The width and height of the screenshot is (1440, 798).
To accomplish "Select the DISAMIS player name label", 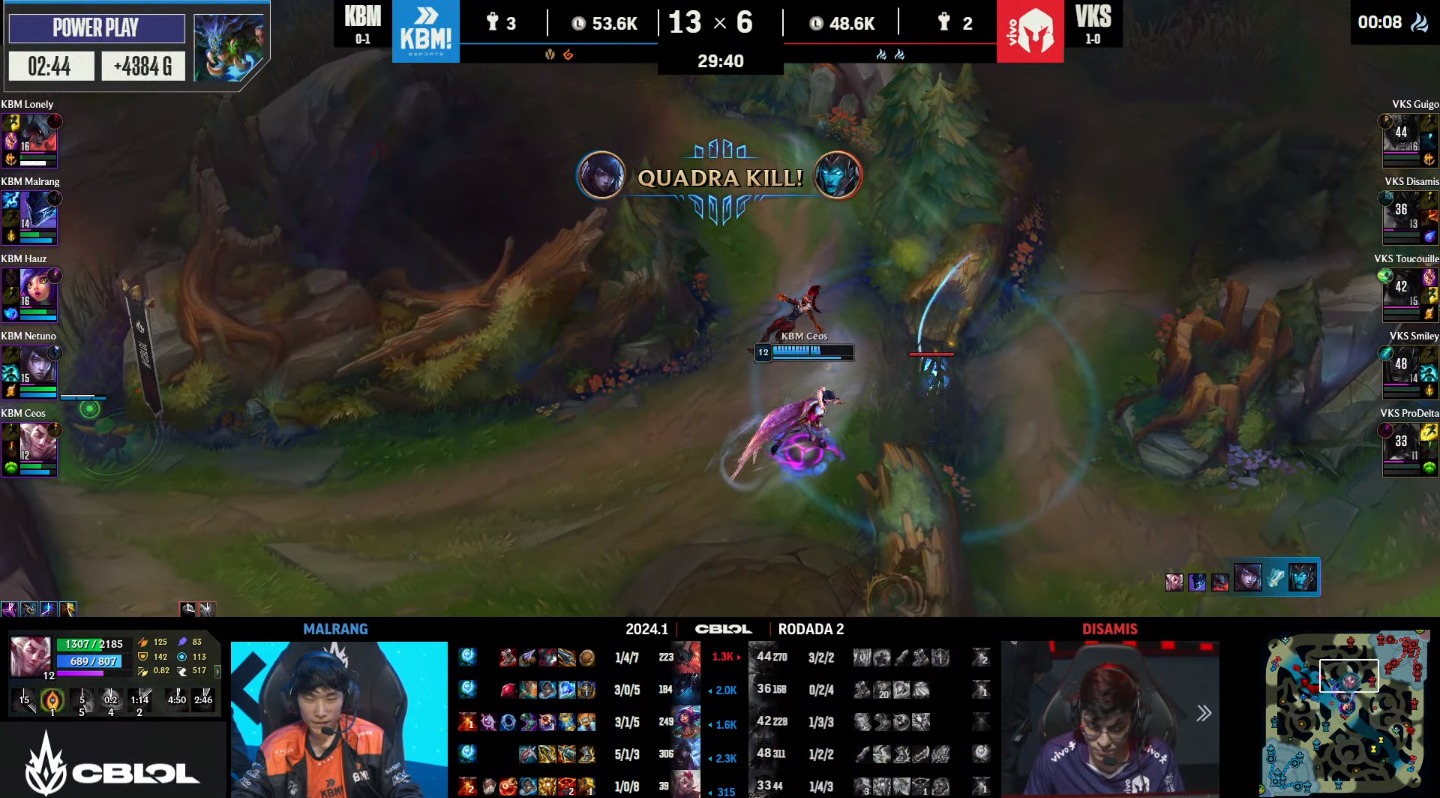I will [1111, 629].
